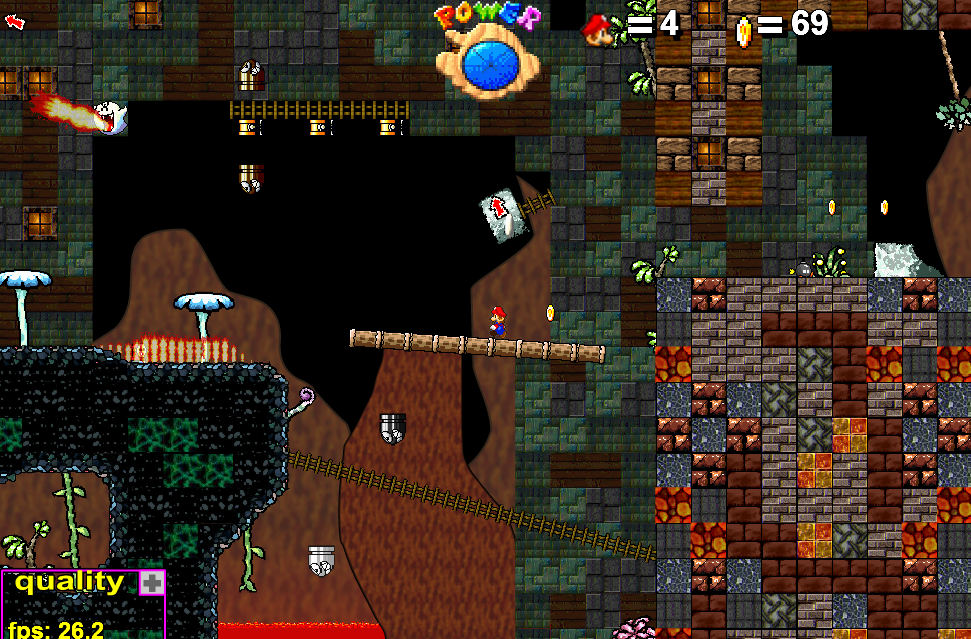The image size is (971, 639).
Task: Expand the quality panel with the plus button
Action: tap(151, 584)
